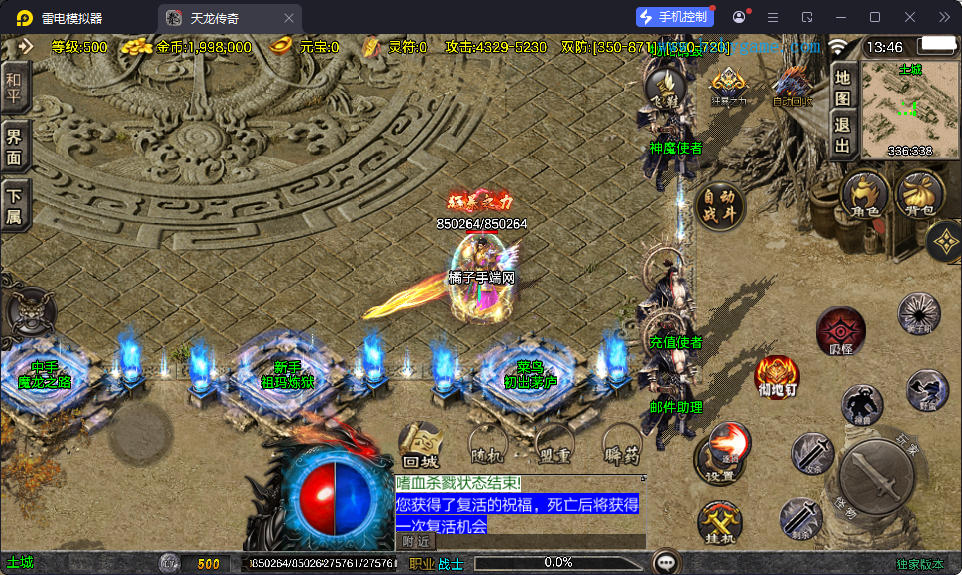This screenshot has width=962, height=575.
Task: Select the 自动回收 auto recycle icon
Action: pyautogui.click(x=792, y=86)
